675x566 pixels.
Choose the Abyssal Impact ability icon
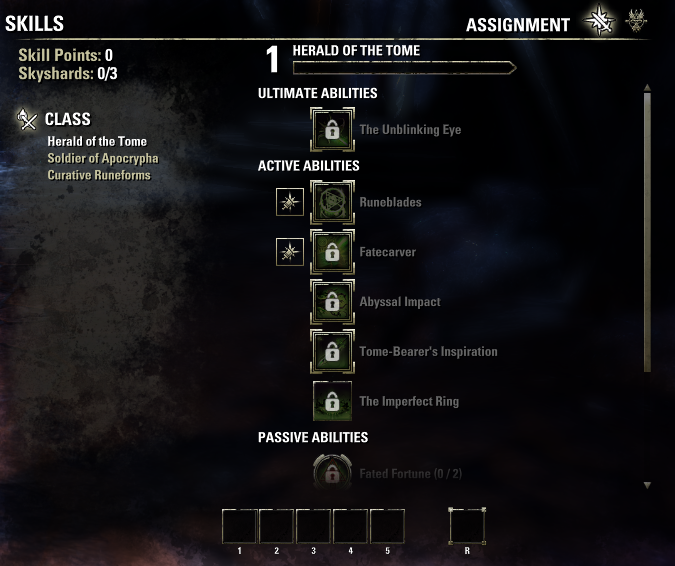332,302
